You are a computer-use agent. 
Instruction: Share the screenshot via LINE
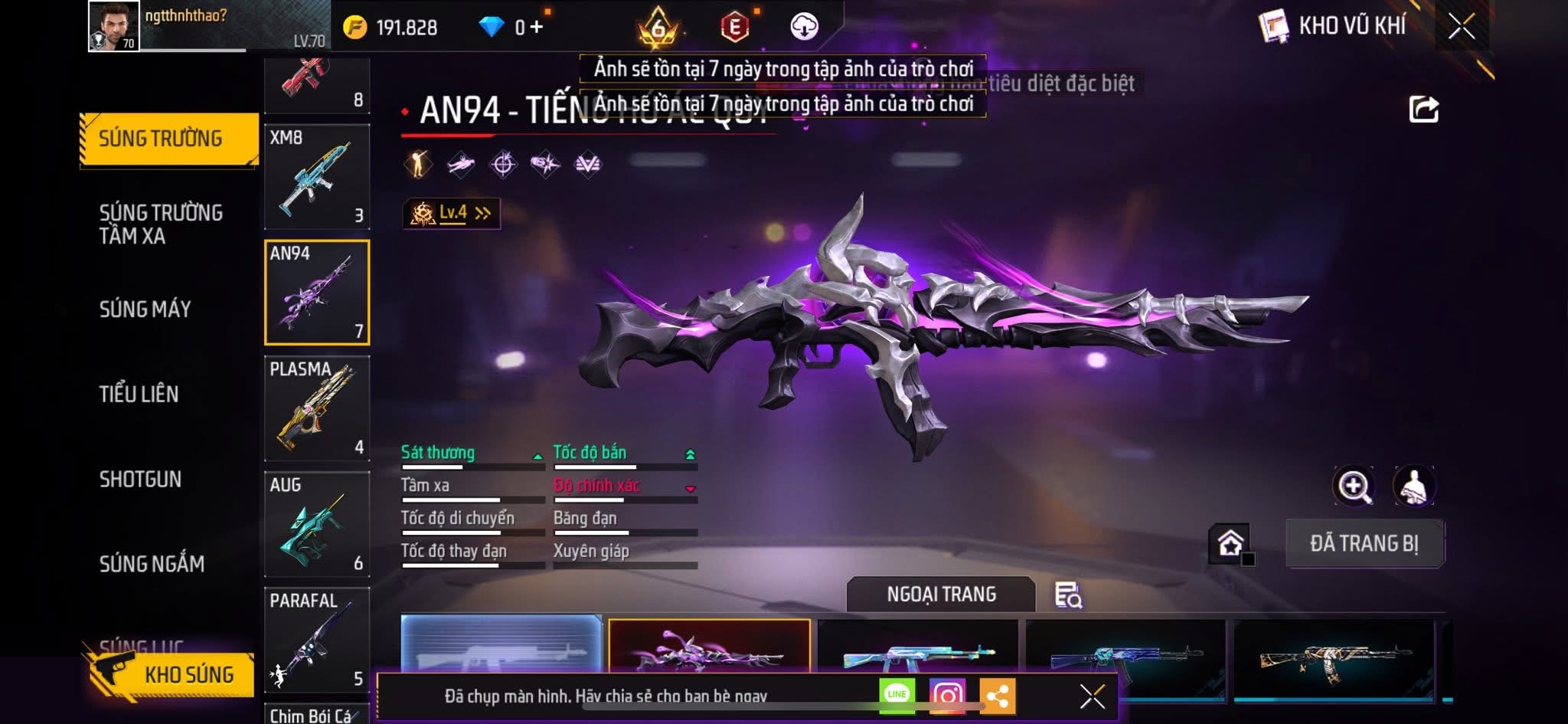(x=897, y=695)
